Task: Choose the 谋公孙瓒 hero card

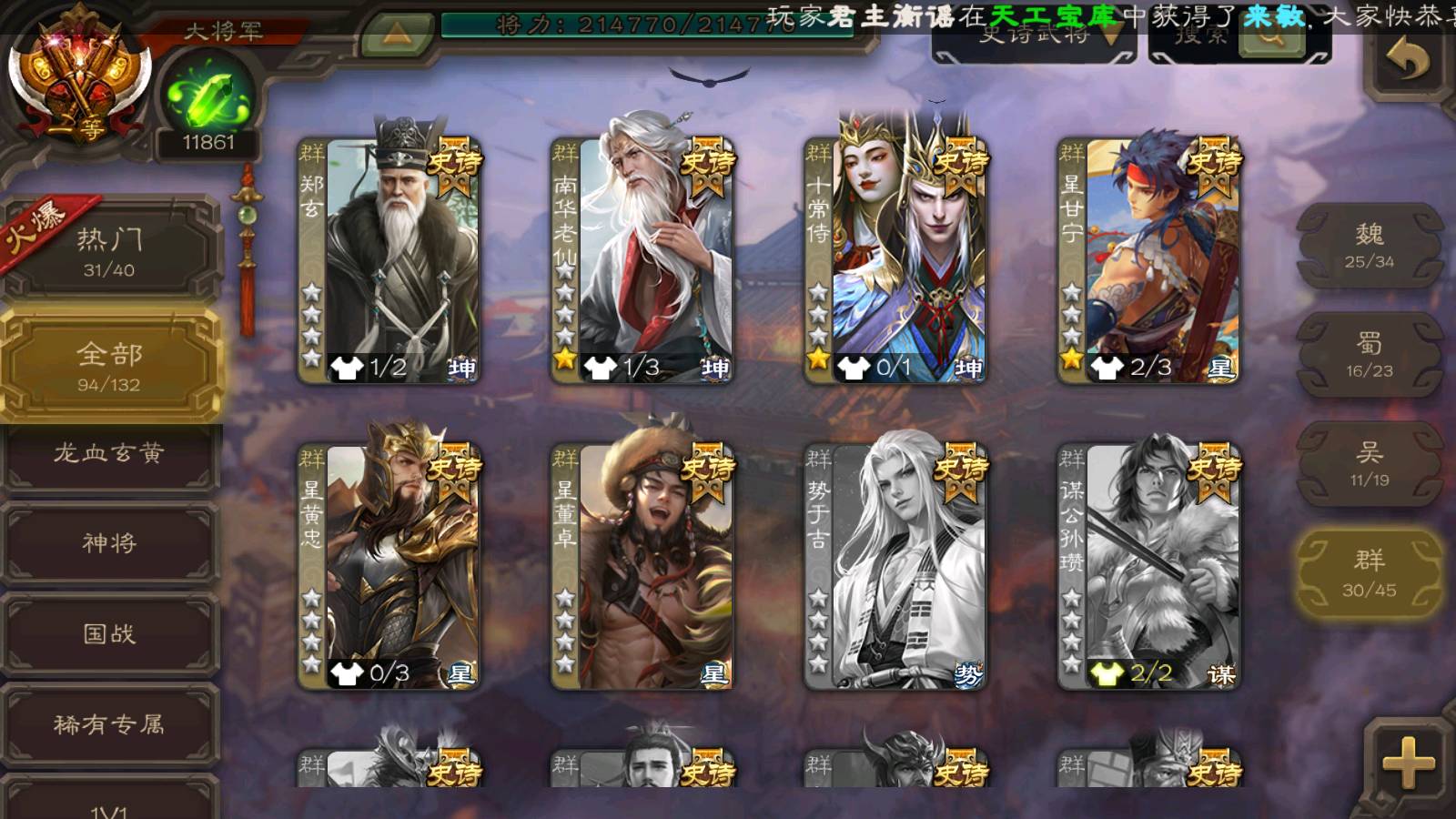Action: pos(1150,566)
